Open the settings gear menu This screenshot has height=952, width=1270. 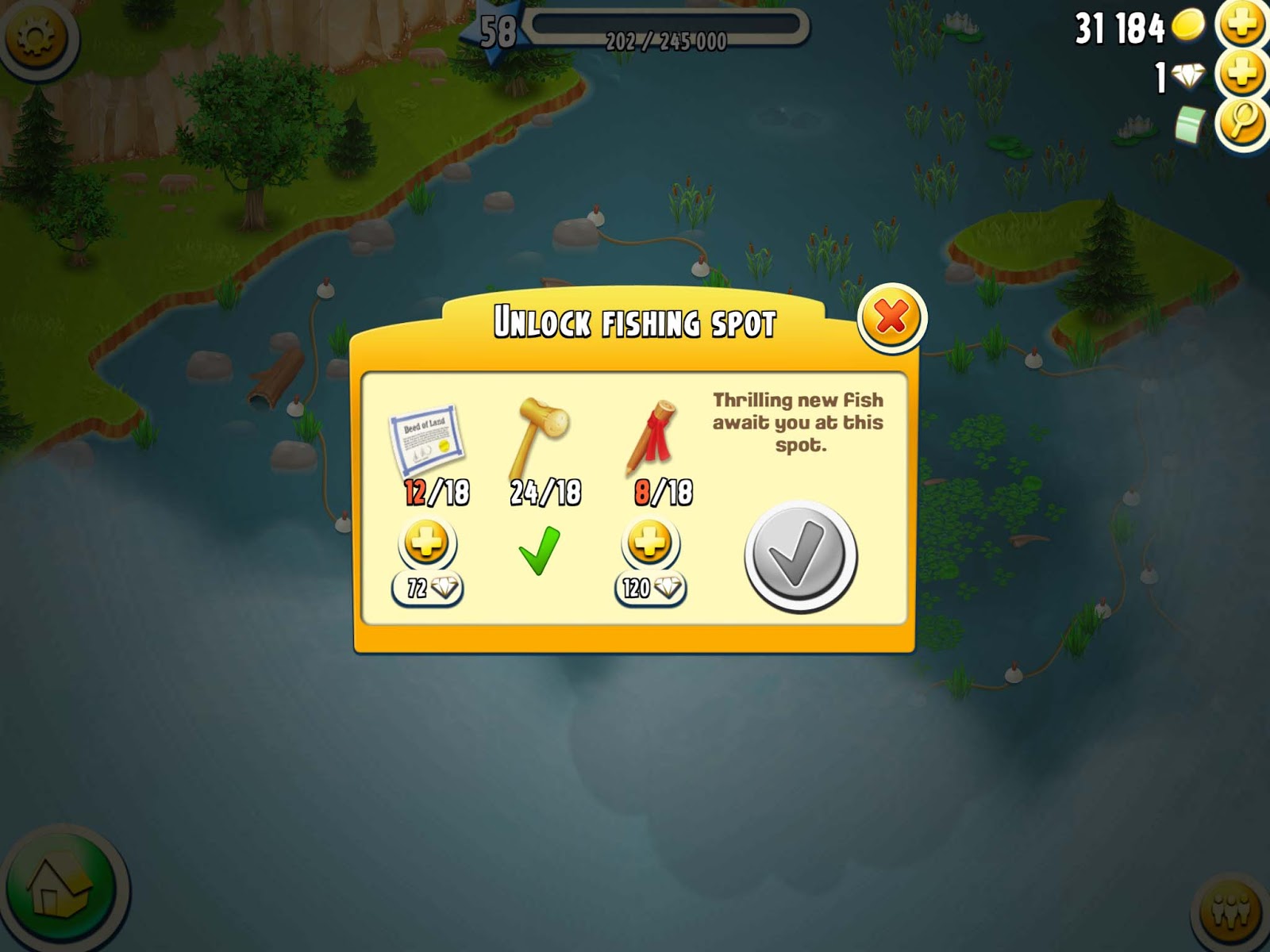click(x=36, y=36)
